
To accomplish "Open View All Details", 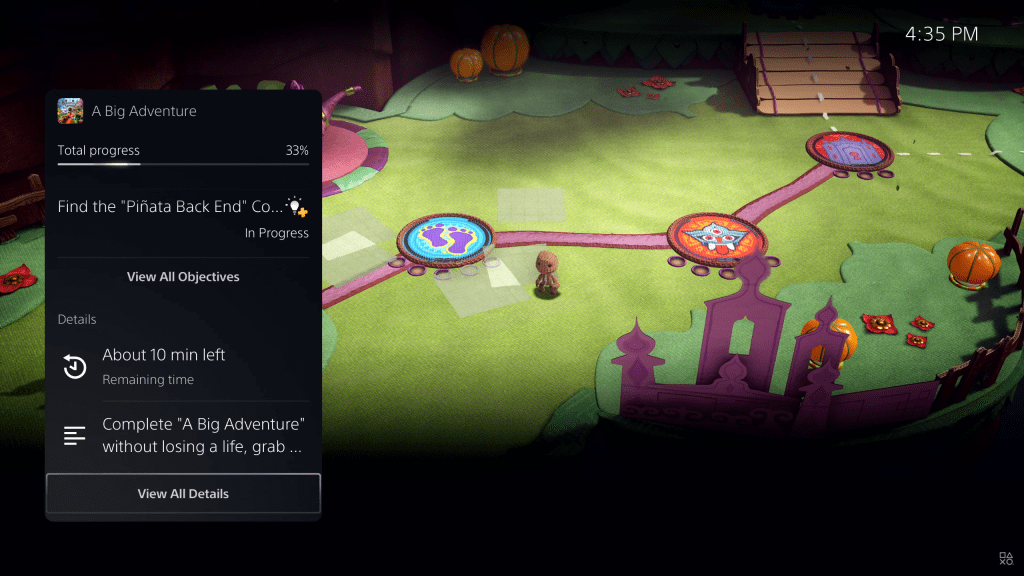I will pyautogui.click(x=183, y=493).
